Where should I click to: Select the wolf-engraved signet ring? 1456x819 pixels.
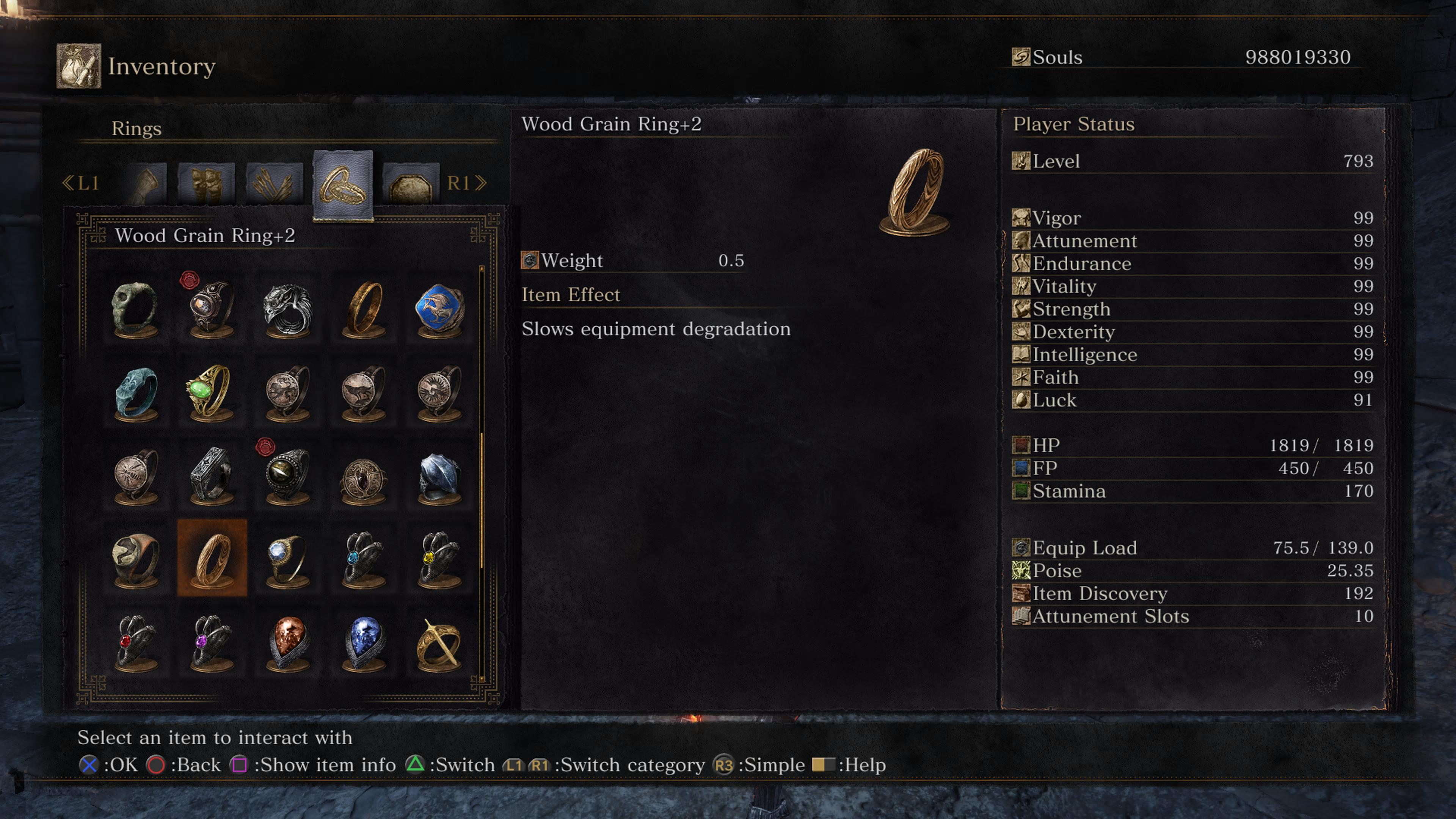pos(364,392)
